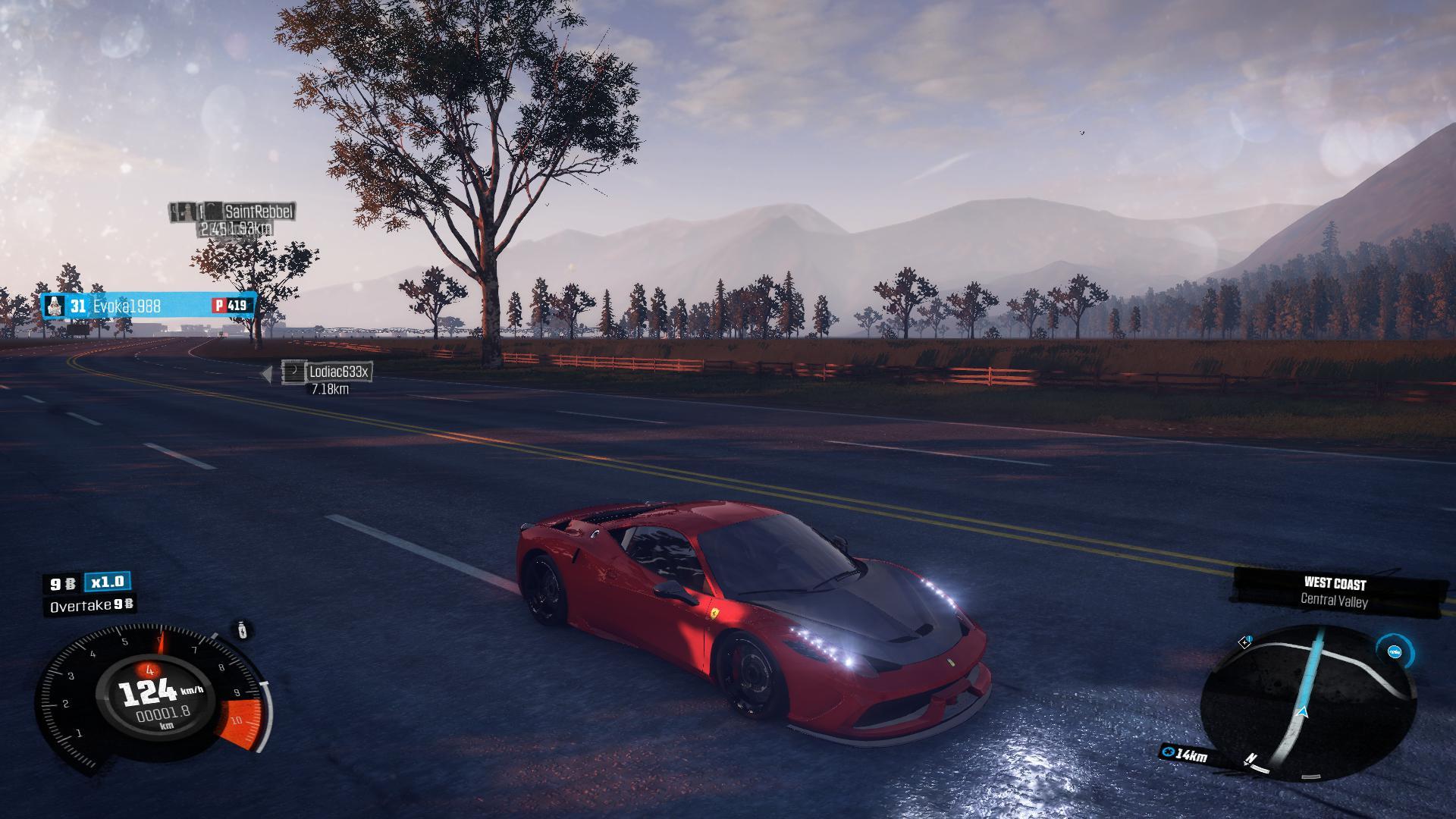Activate the nitro bottle icon by the tachometer
1456x819 pixels.
click(x=242, y=630)
